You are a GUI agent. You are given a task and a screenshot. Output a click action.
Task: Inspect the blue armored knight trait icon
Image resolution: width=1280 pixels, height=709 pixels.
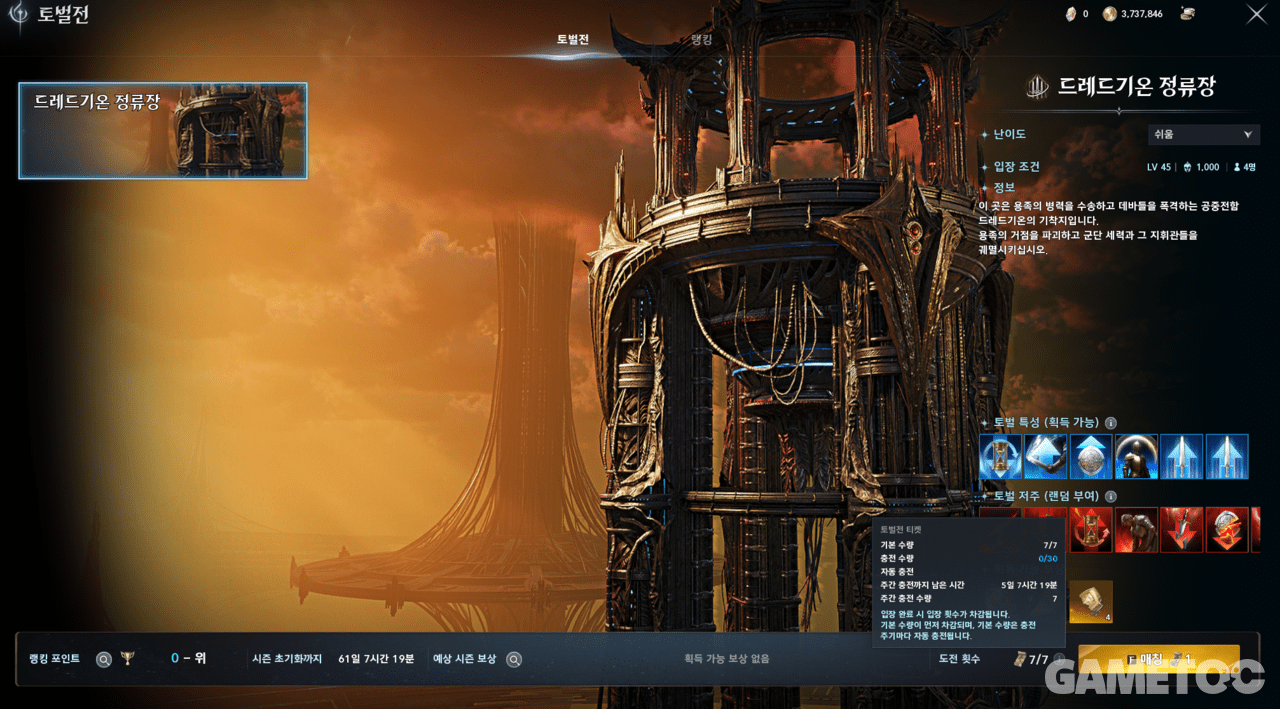point(1136,456)
